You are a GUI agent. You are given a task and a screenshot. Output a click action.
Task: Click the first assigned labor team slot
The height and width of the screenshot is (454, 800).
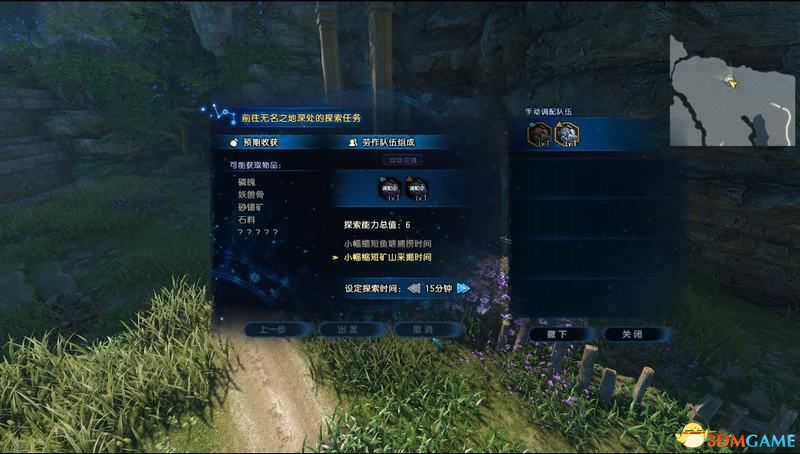390,186
